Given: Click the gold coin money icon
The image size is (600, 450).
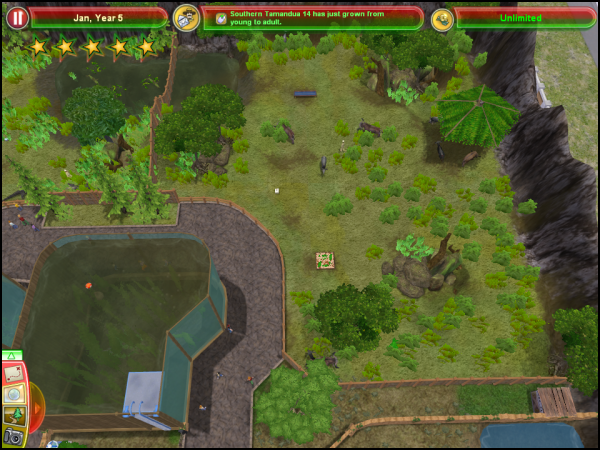Looking at the screenshot, I should click(441, 18).
